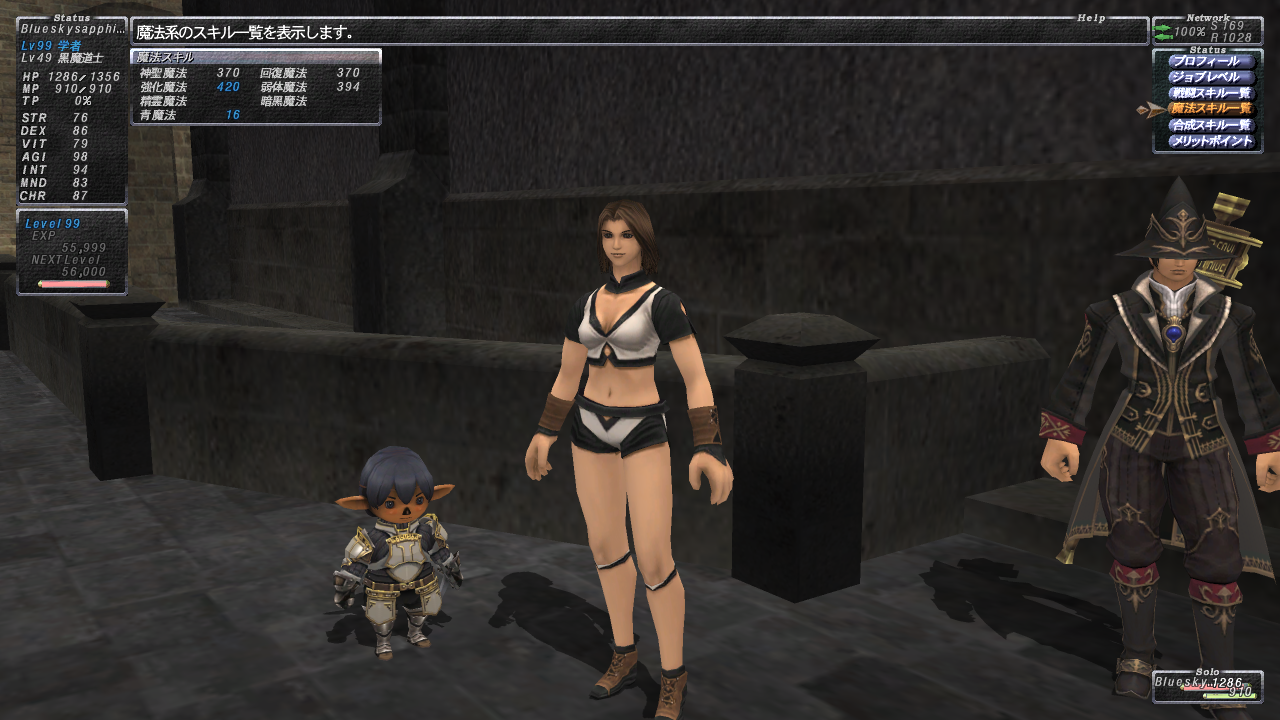This screenshot has width=1280, height=720.
Task: Choose the highlighted 魔法スキル一覧 magic skills entry
Action: pos(1211,109)
